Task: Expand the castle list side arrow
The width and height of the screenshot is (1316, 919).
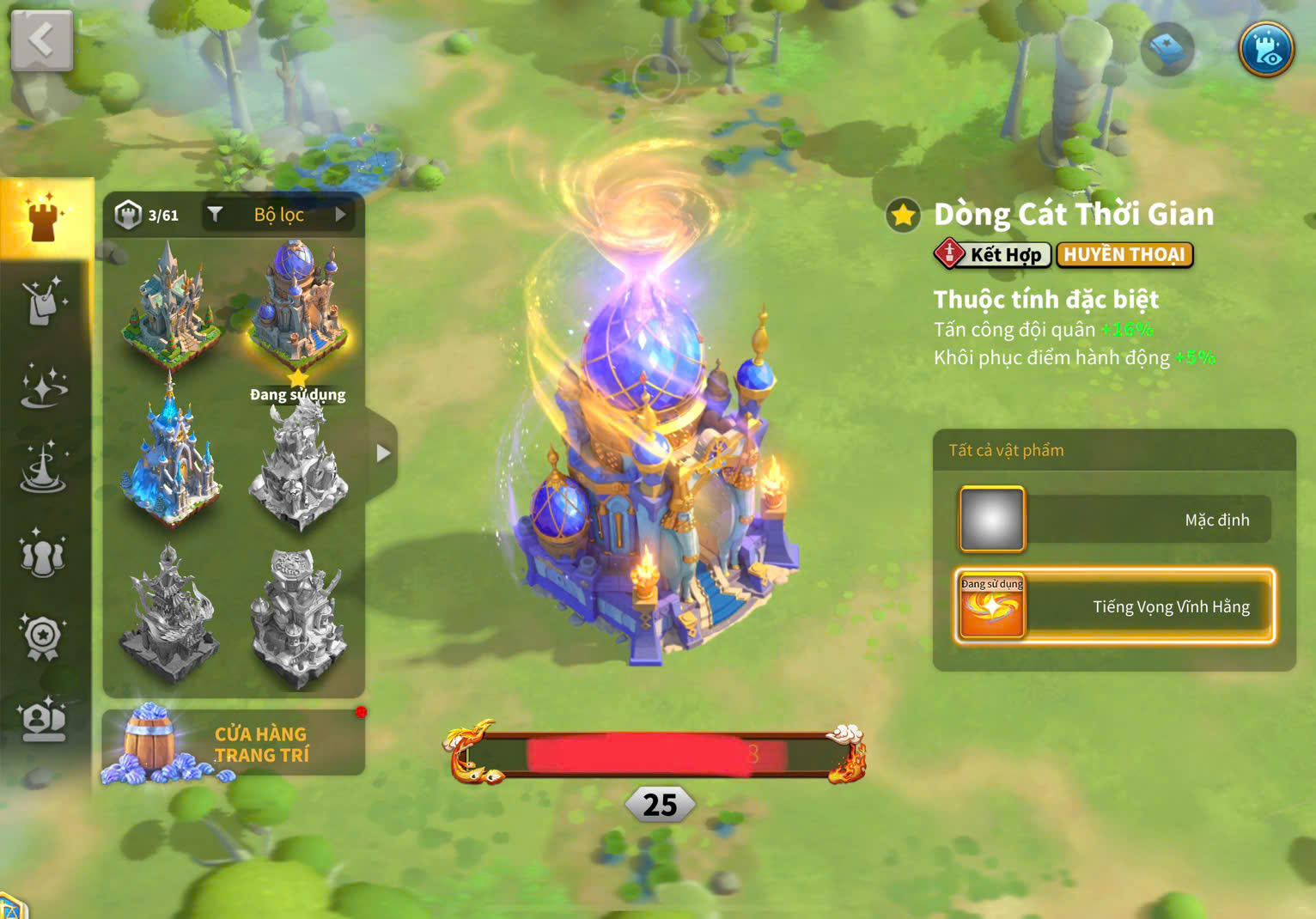Action: pos(383,453)
